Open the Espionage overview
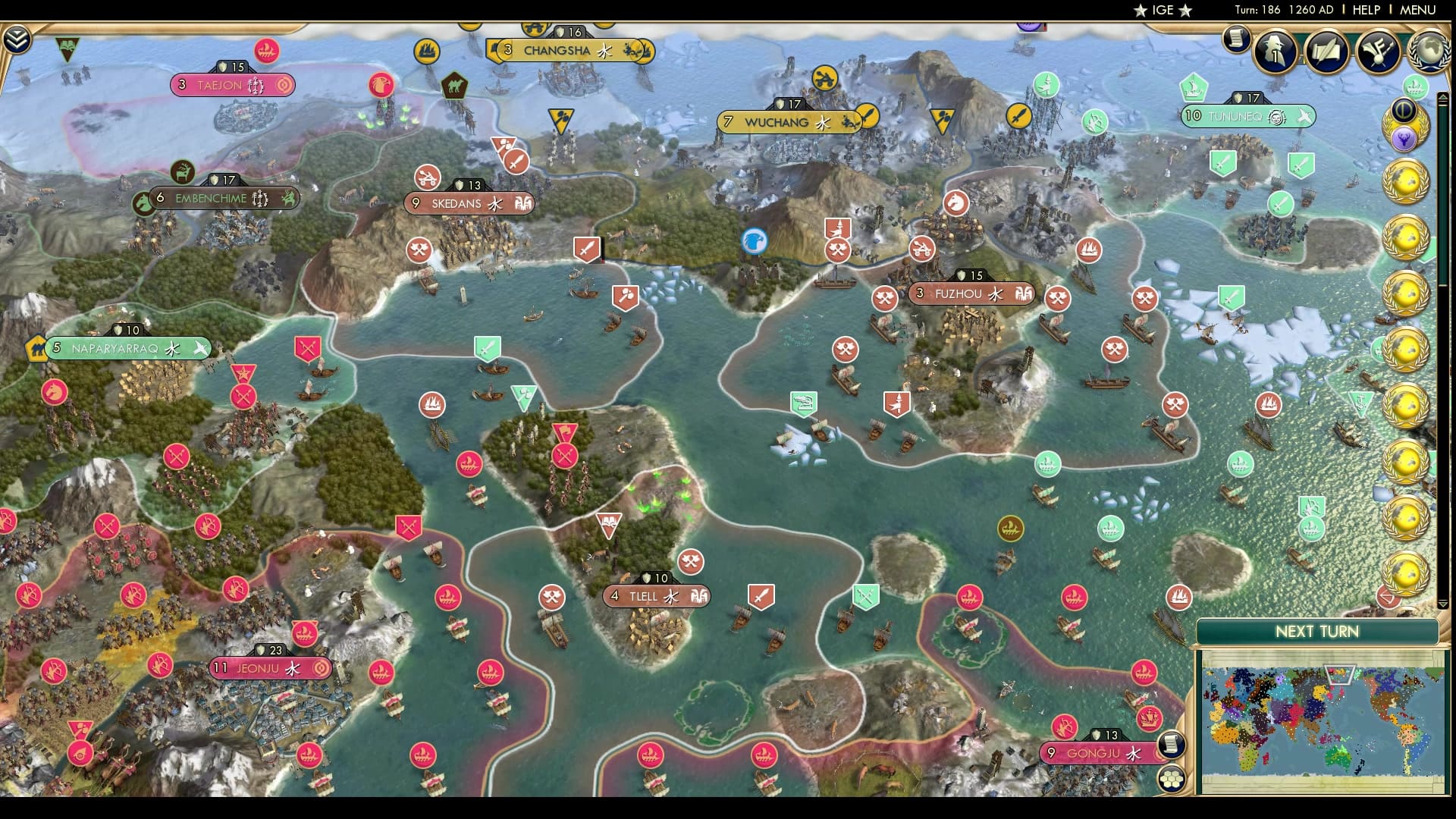 tap(1276, 52)
